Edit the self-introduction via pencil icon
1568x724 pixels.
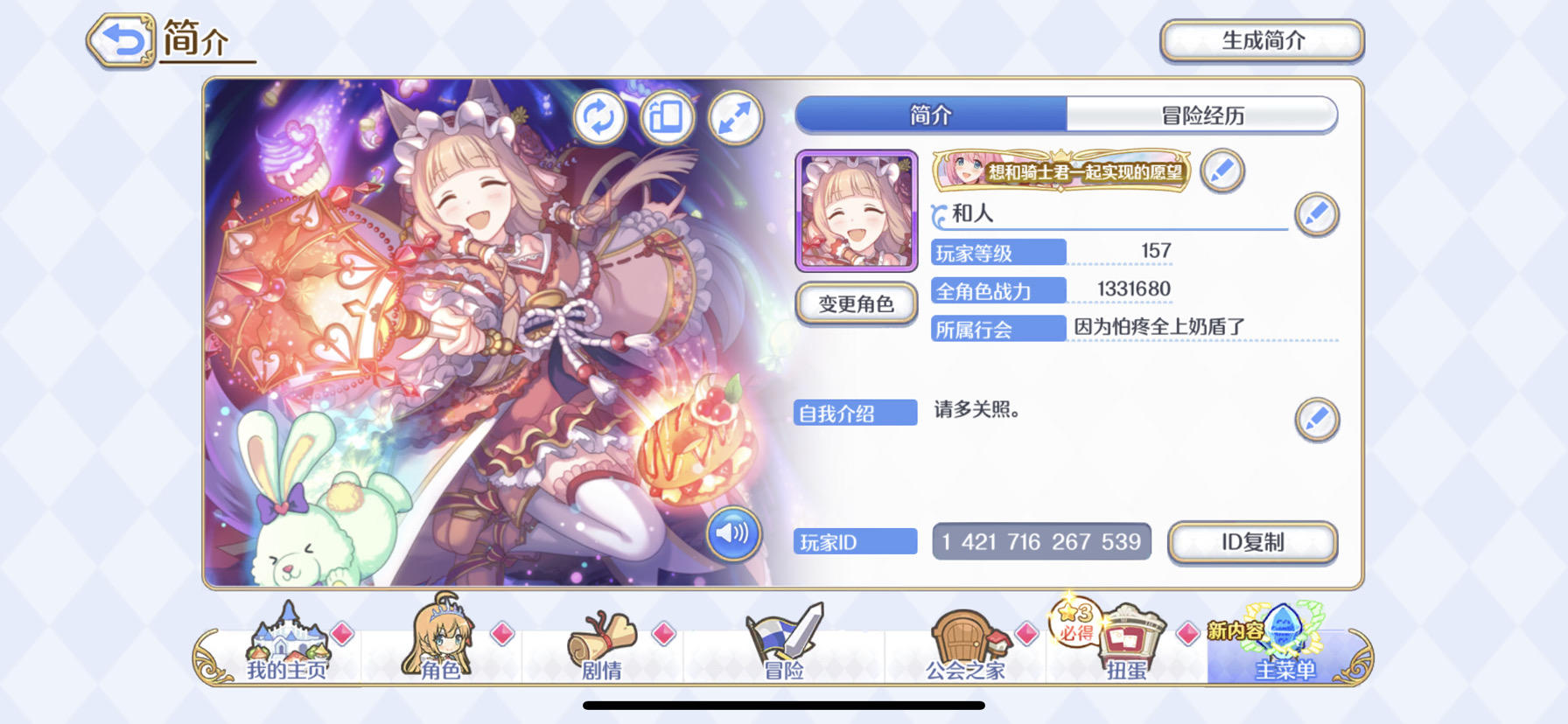pyautogui.click(x=1318, y=420)
